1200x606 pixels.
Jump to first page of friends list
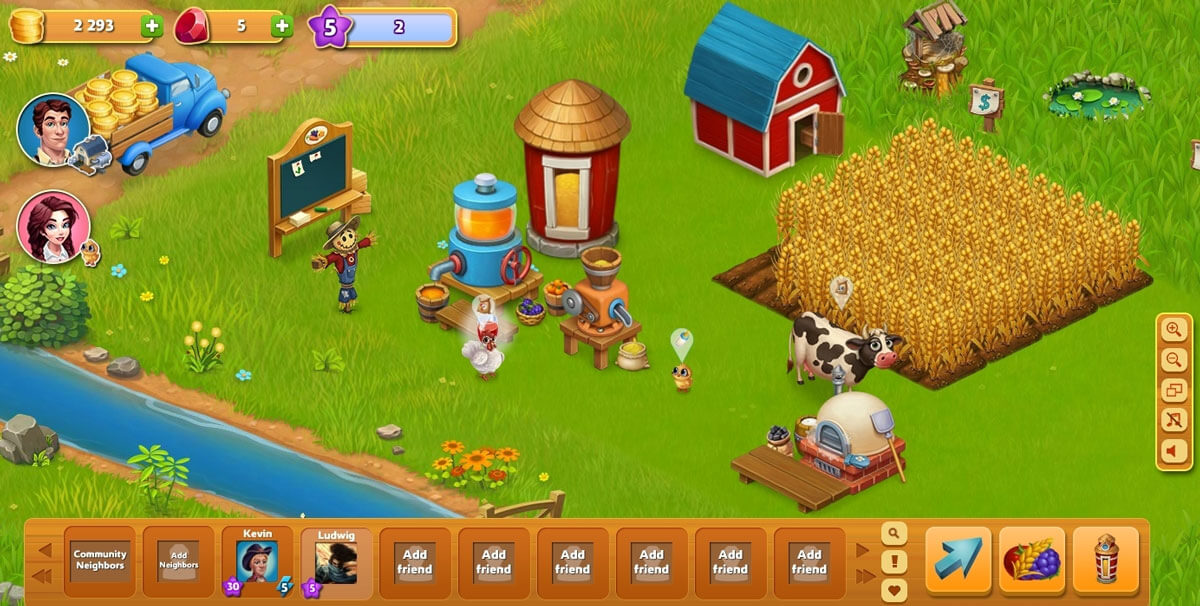point(43,576)
